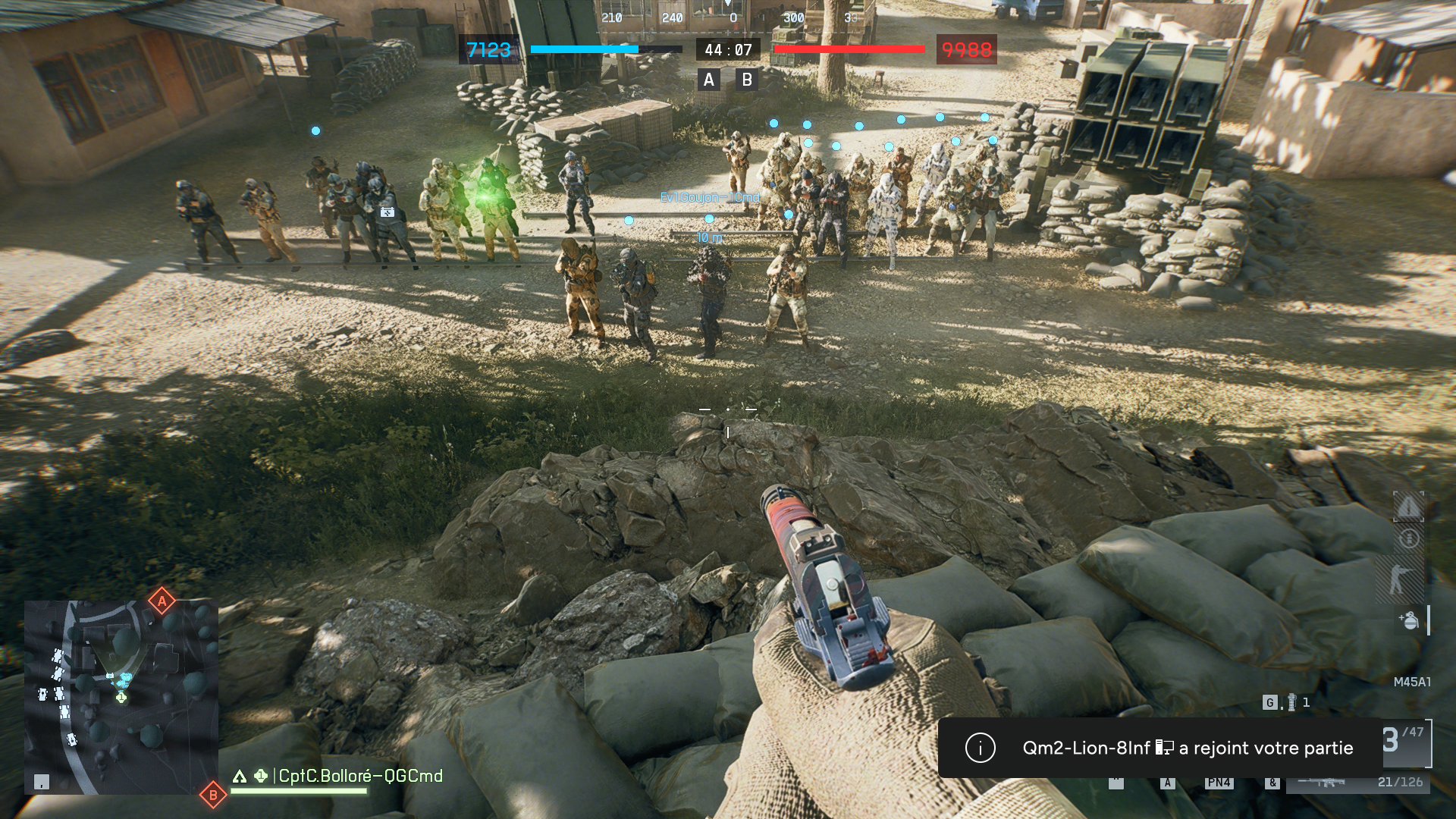Image resolution: width=1456 pixels, height=819 pixels.
Task: Click the small square key icon on minimap
Action: click(42, 782)
